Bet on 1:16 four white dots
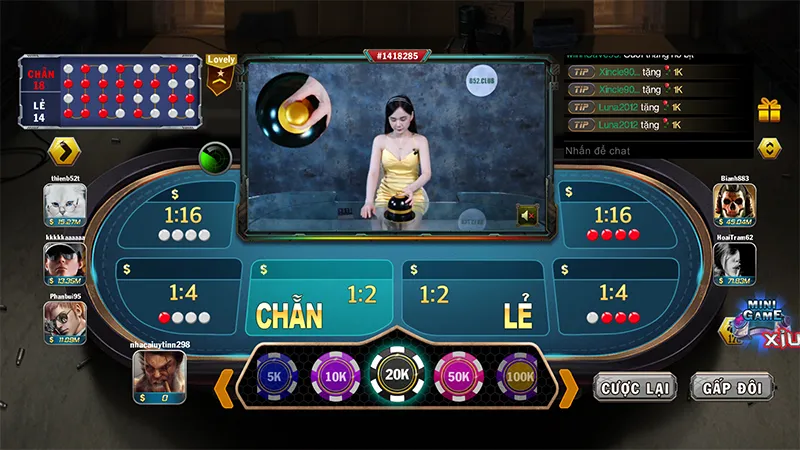The width and height of the screenshot is (800, 450). (184, 222)
